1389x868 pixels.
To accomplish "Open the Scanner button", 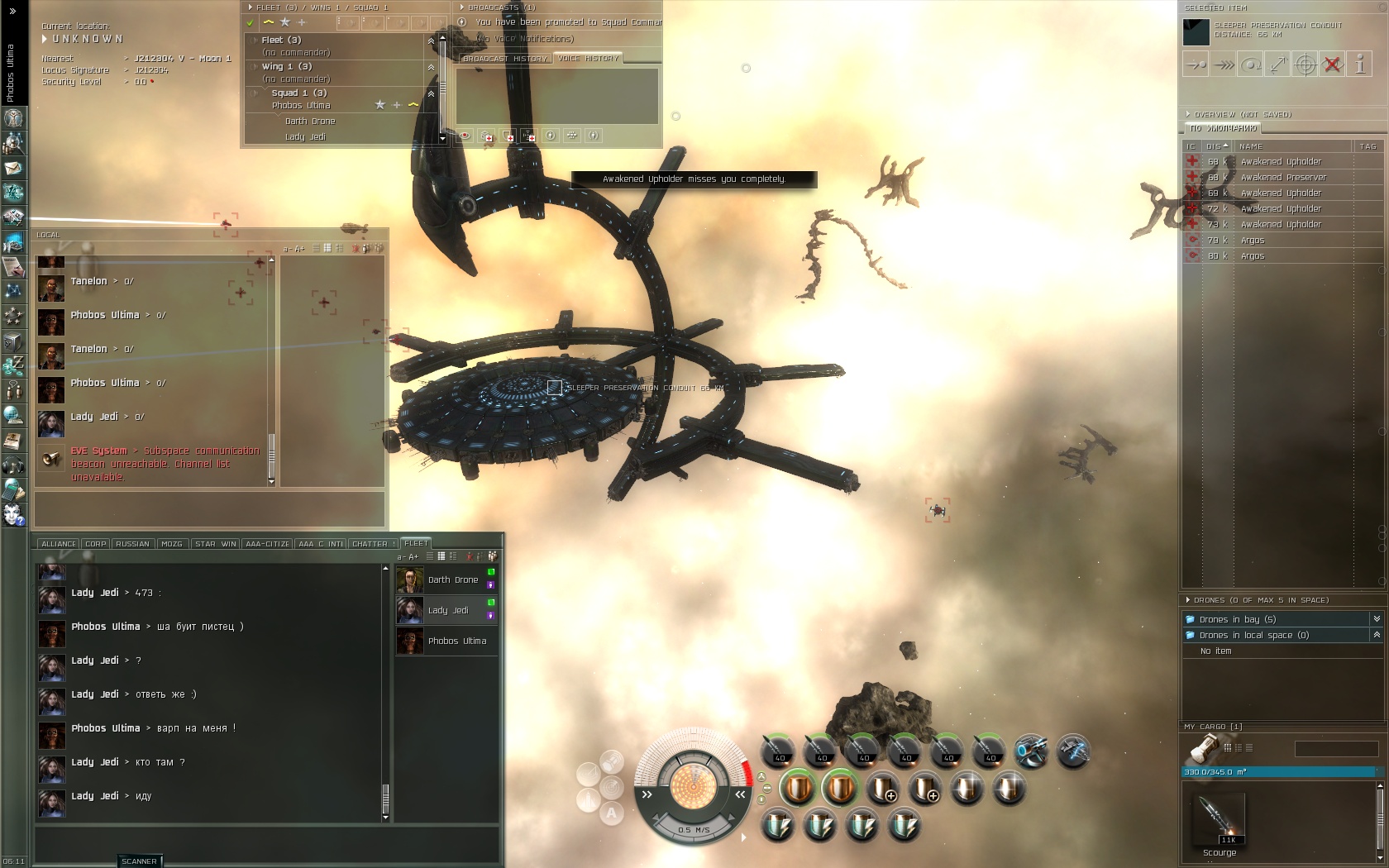I will (139, 861).
